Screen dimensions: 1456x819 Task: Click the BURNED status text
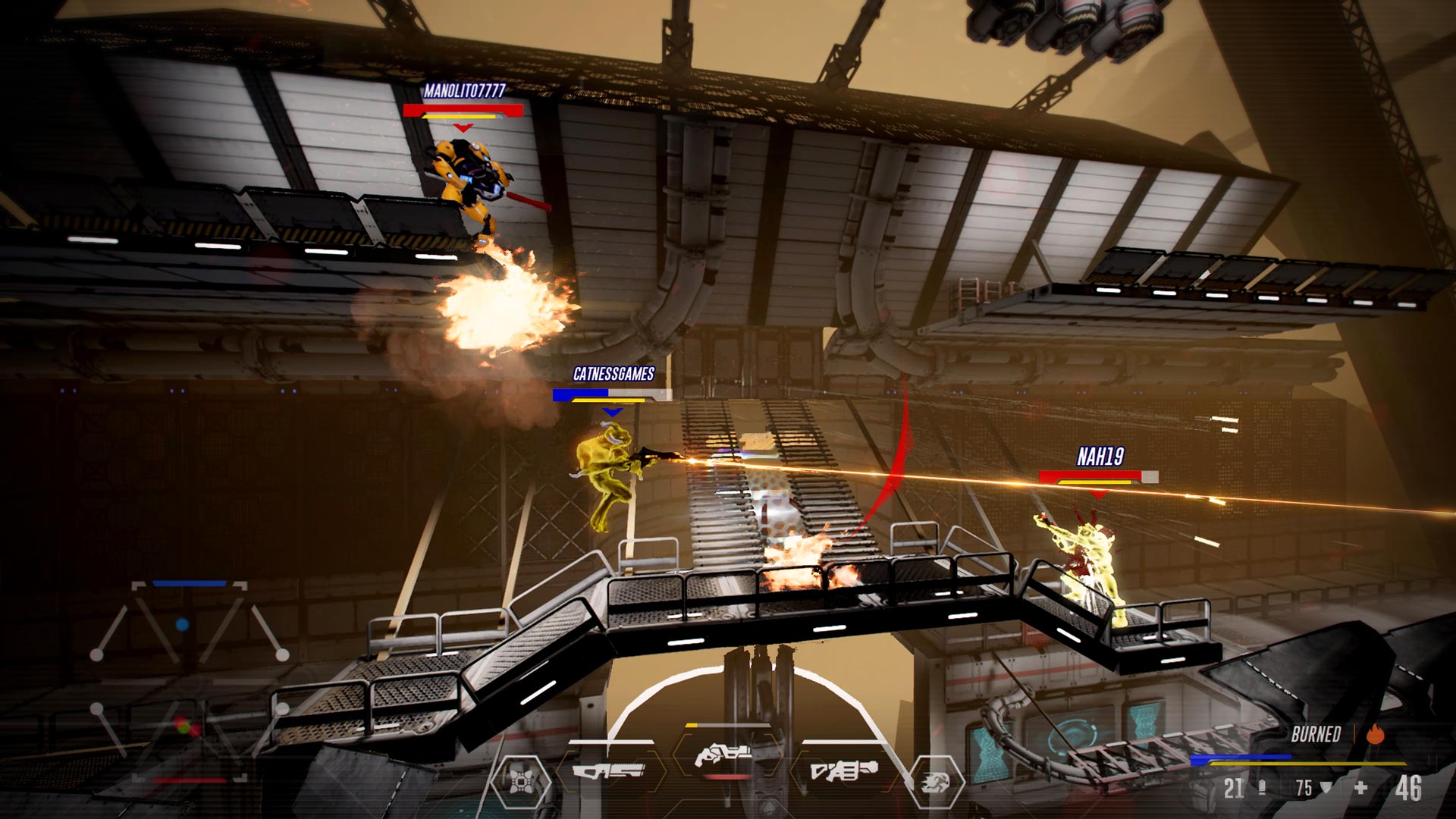[1316, 734]
